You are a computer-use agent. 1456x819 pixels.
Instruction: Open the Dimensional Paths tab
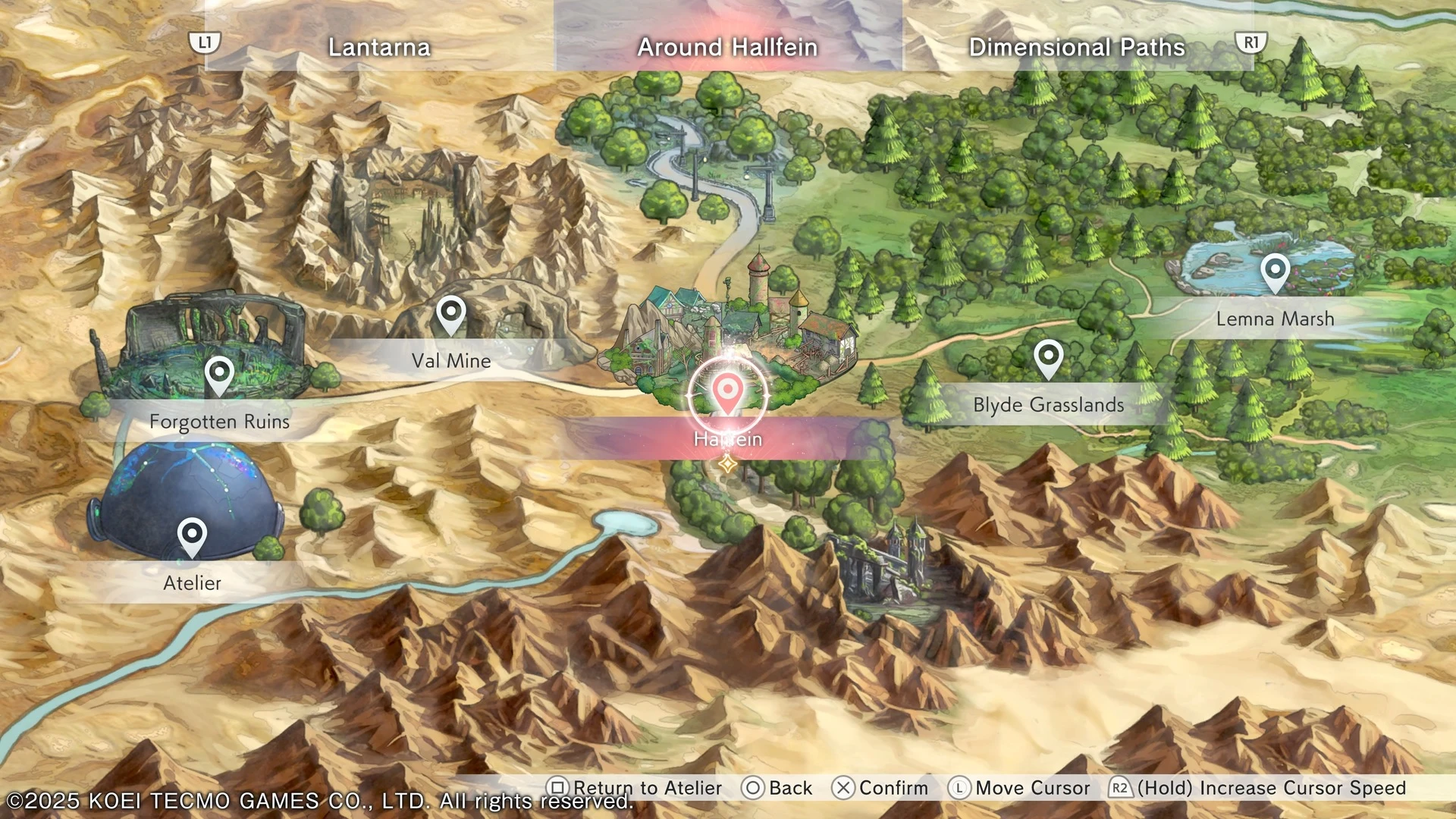point(1076,47)
